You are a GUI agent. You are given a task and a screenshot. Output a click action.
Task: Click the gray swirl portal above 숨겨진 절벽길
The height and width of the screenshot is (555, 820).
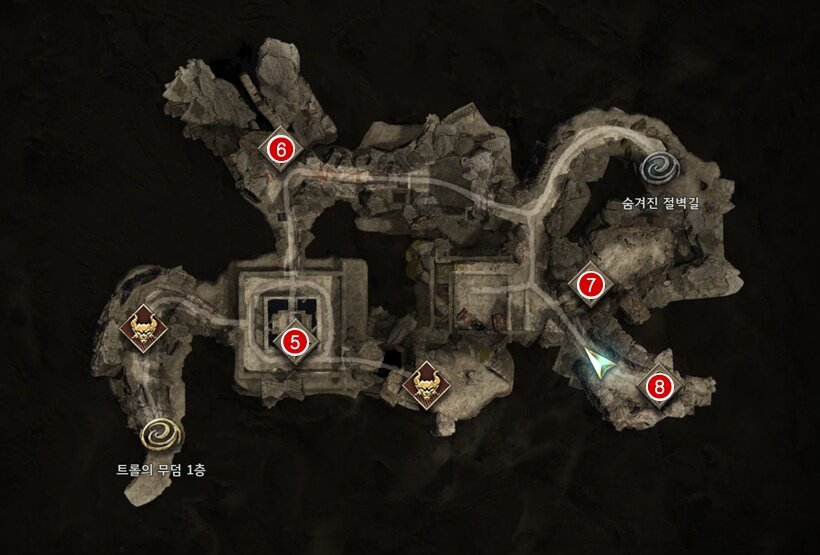tap(663, 169)
